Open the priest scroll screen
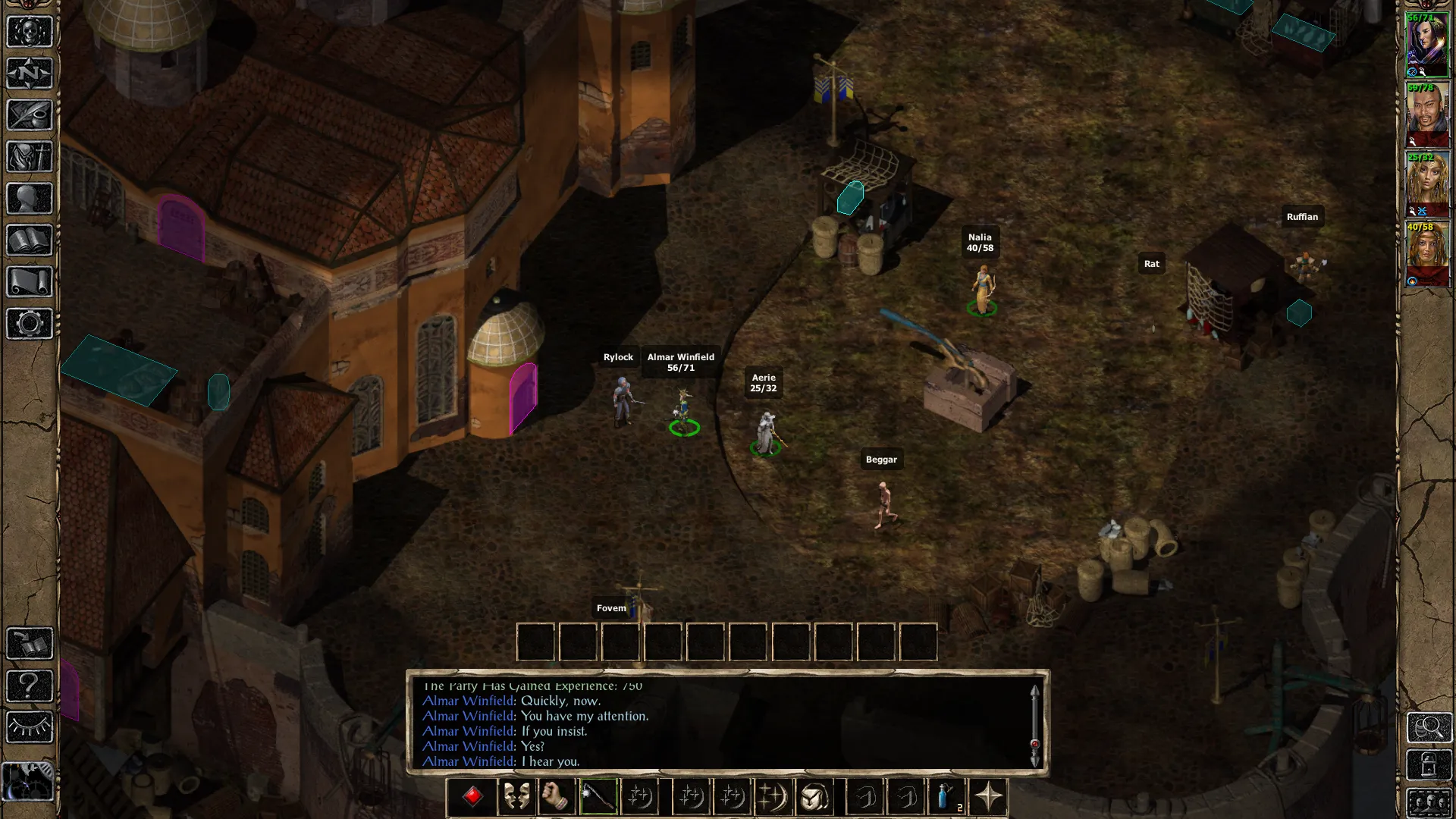Screen dimensions: 1456x819 tap(30, 282)
